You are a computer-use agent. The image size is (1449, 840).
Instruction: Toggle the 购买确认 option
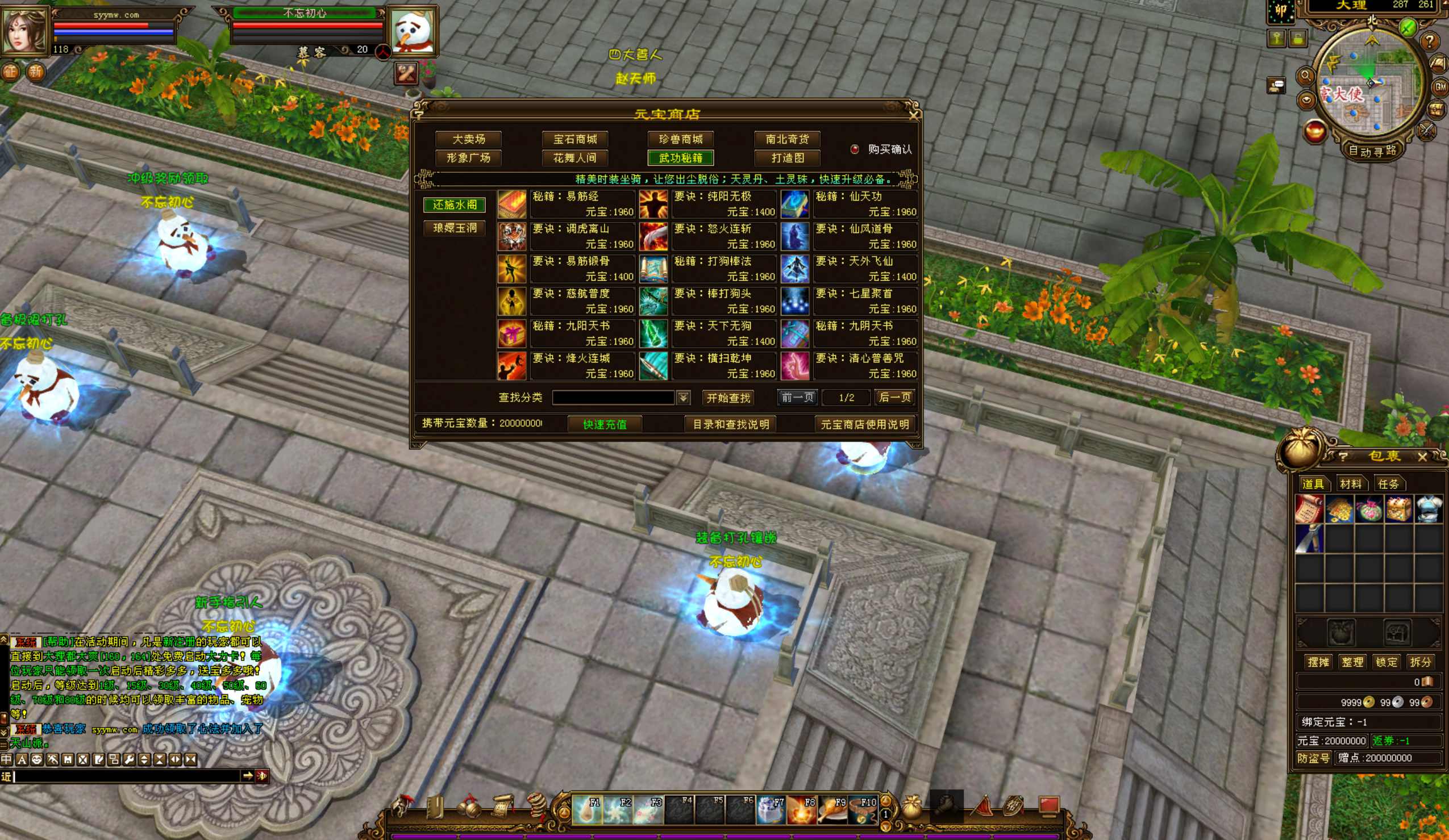855,149
